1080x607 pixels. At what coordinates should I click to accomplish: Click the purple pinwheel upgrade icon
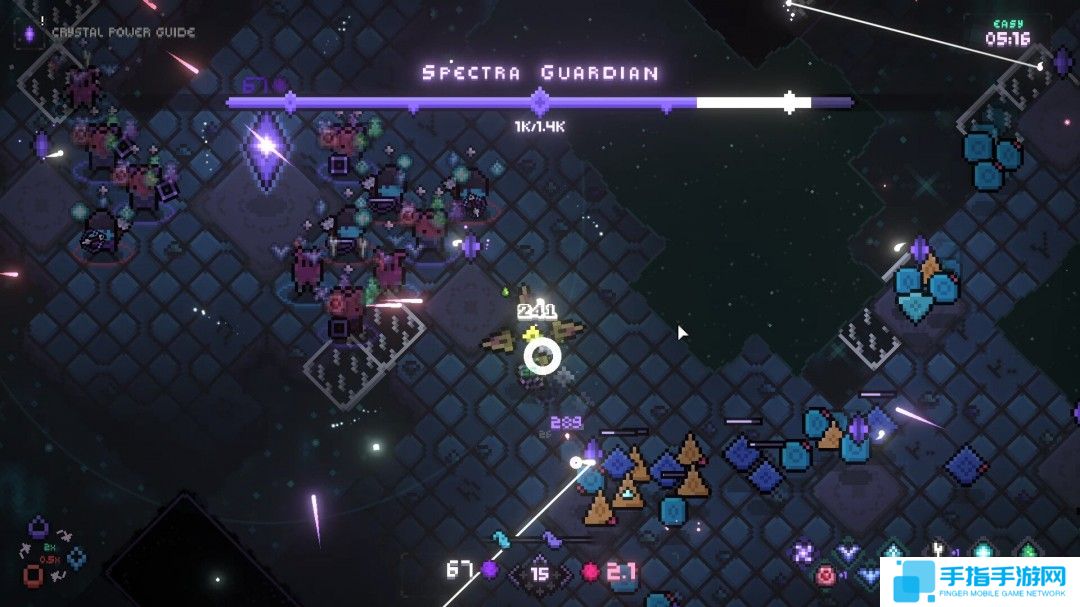803,552
